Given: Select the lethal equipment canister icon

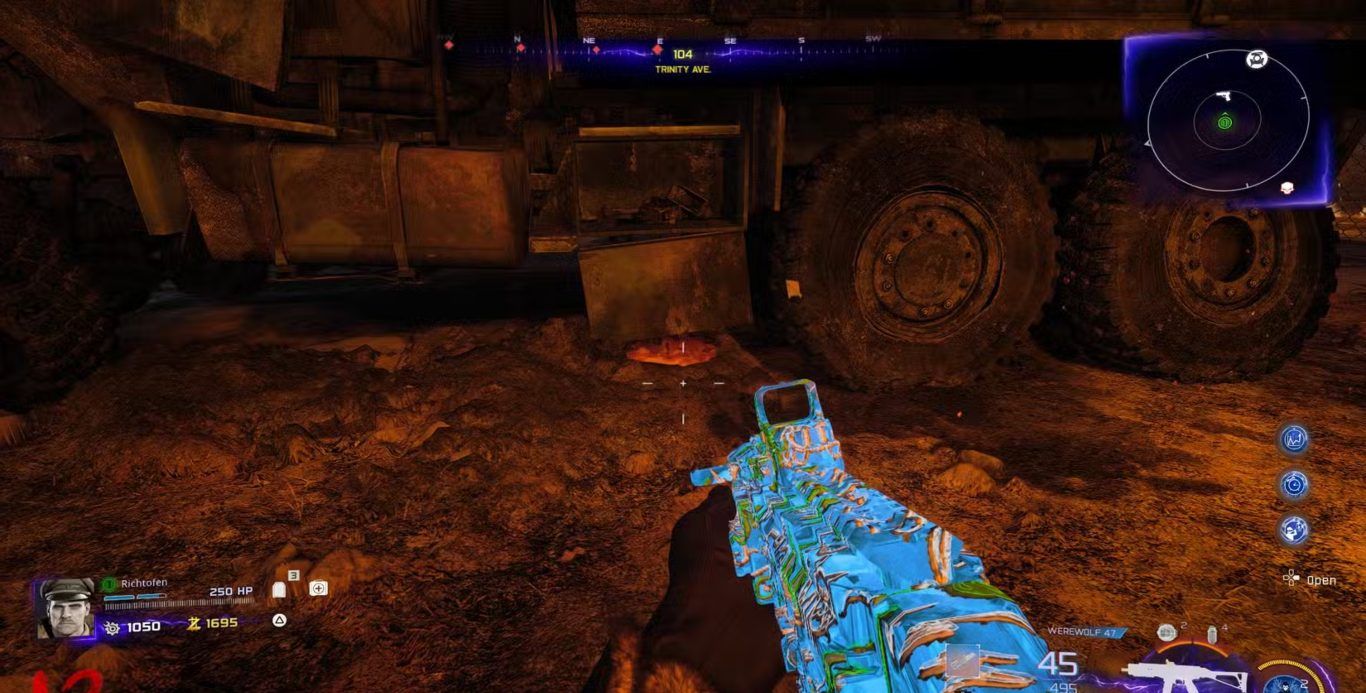Looking at the screenshot, I should pyautogui.click(x=1212, y=634).
